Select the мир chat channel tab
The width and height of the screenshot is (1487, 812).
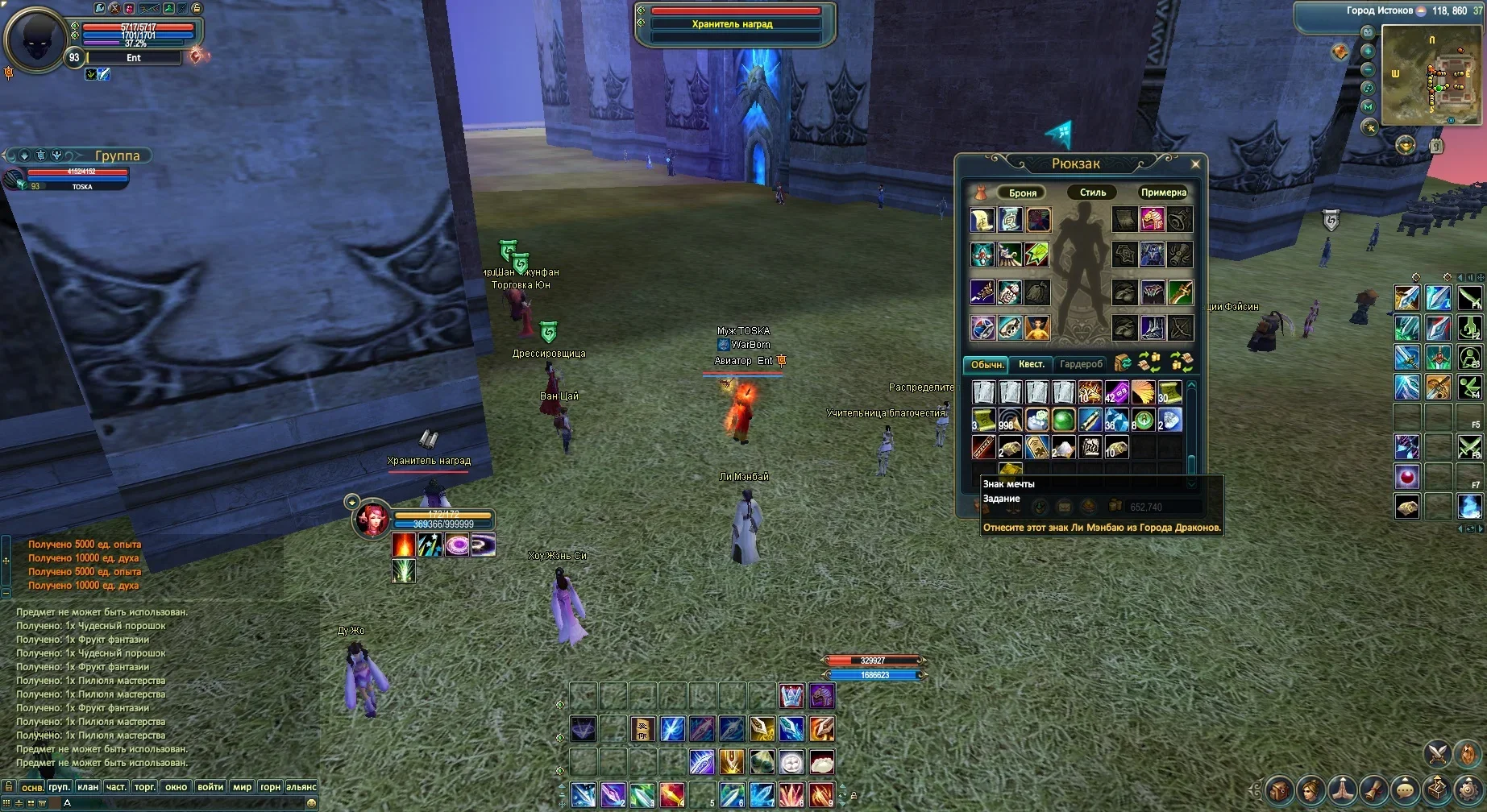[242, 787]
